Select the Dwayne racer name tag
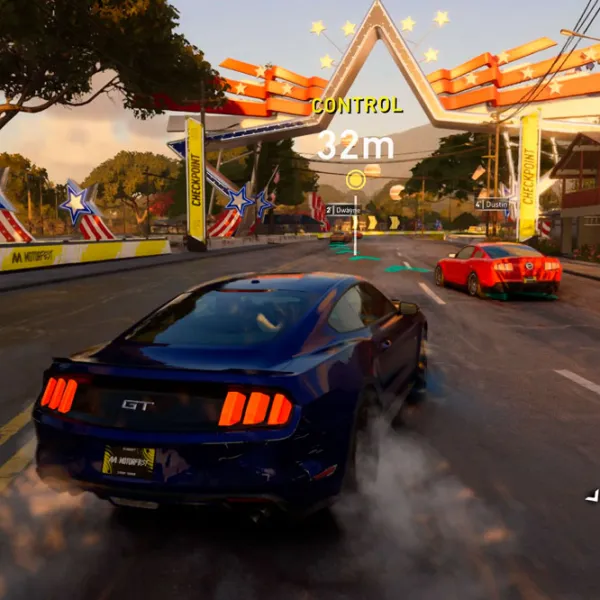 click(x=343, y=210)
